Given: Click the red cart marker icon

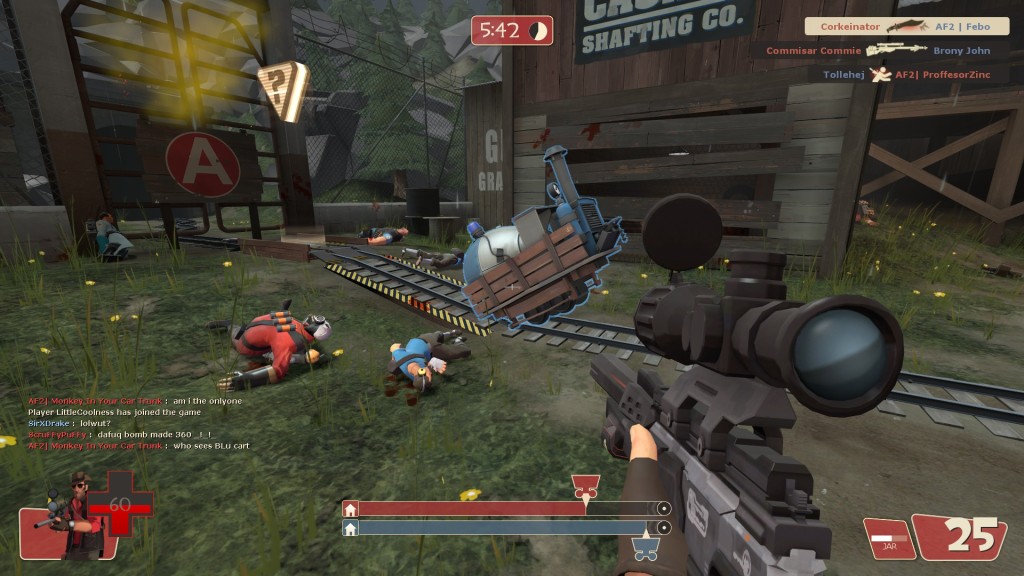Looking at the screenshot, I should (585, 488).
